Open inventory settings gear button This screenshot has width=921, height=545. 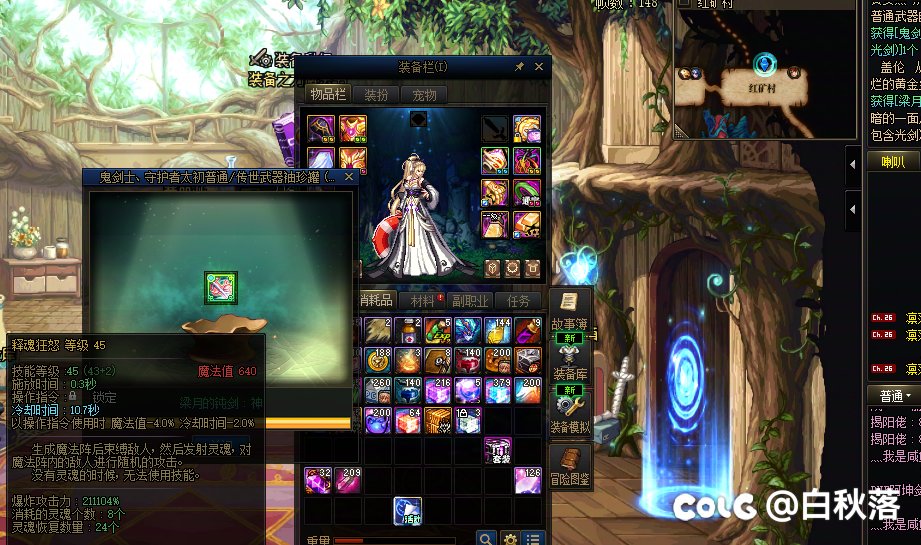click(510, 540)
